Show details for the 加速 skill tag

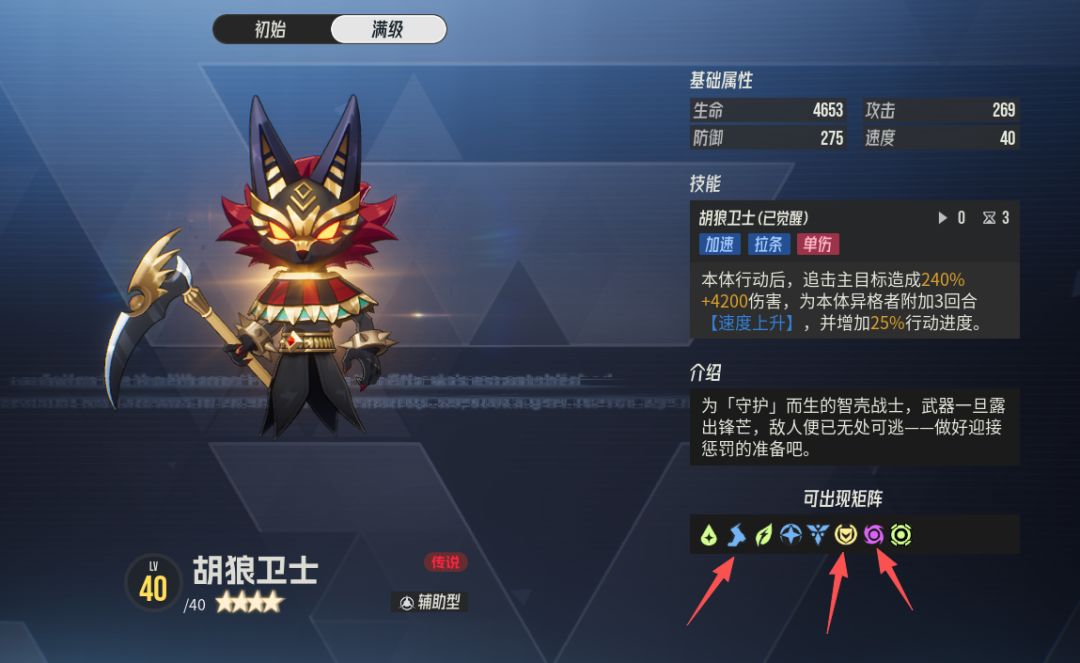click(x=719, y=244)
